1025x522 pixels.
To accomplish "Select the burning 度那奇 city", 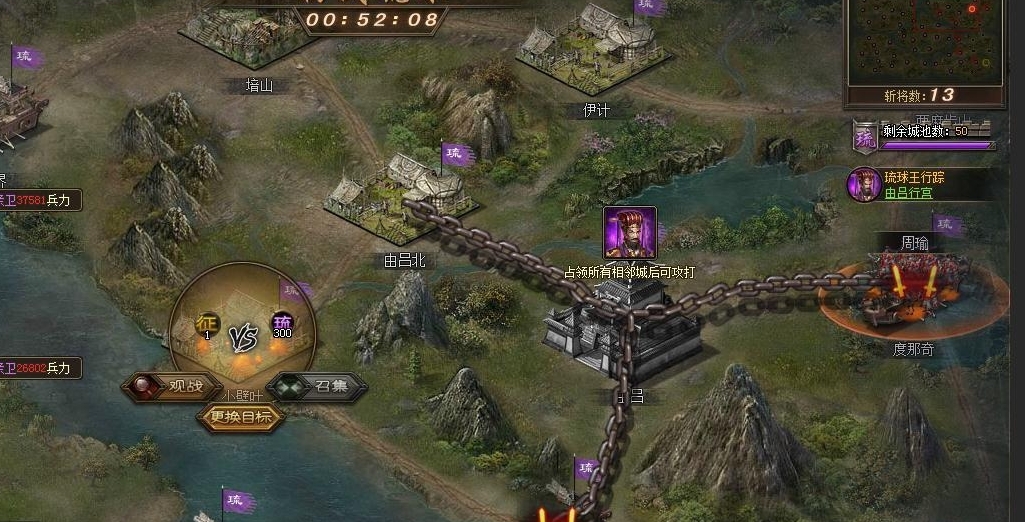I will coord(905,295).
